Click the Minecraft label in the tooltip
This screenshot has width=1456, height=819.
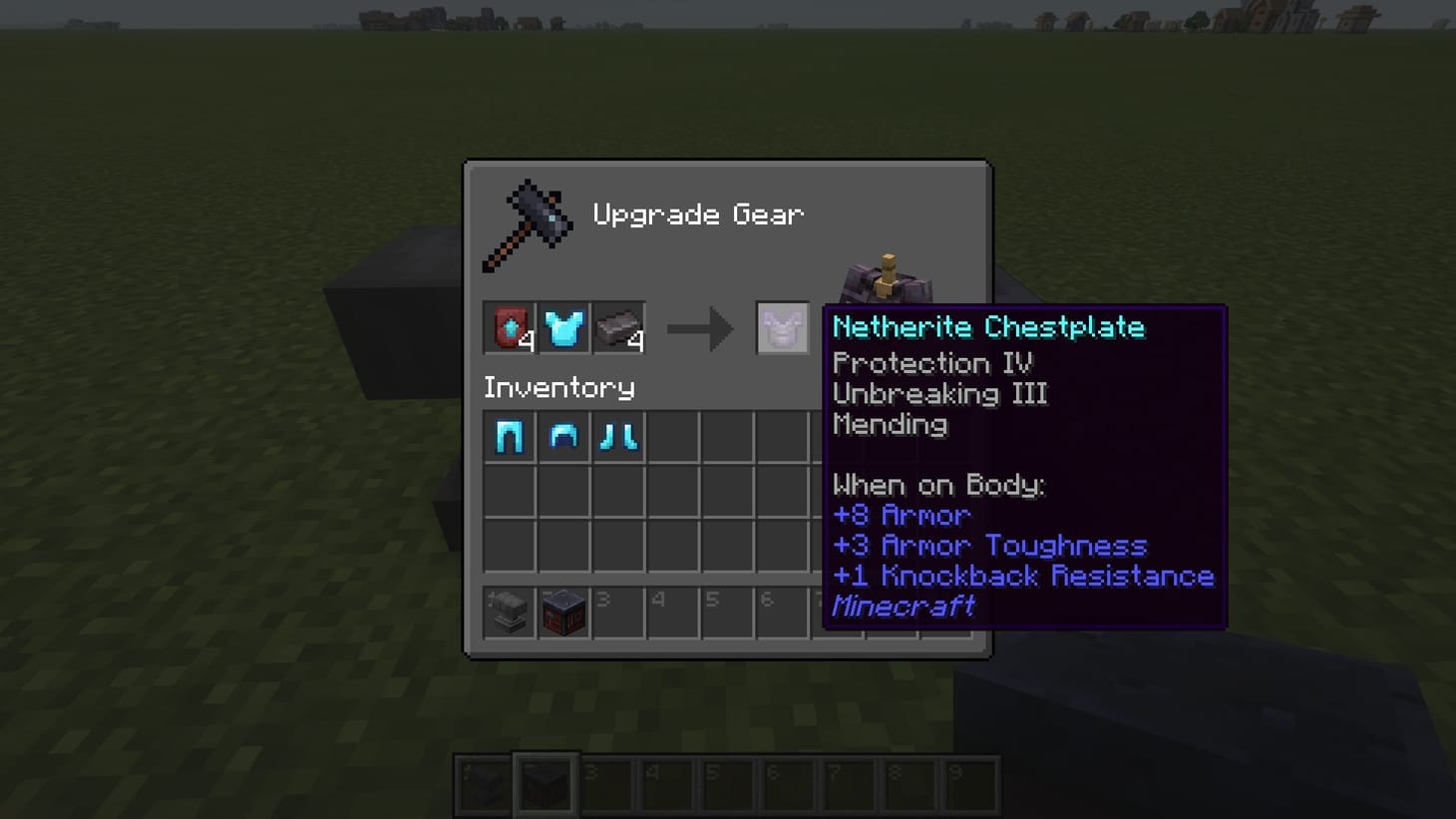pyautogui.click(x=904, y=606)
